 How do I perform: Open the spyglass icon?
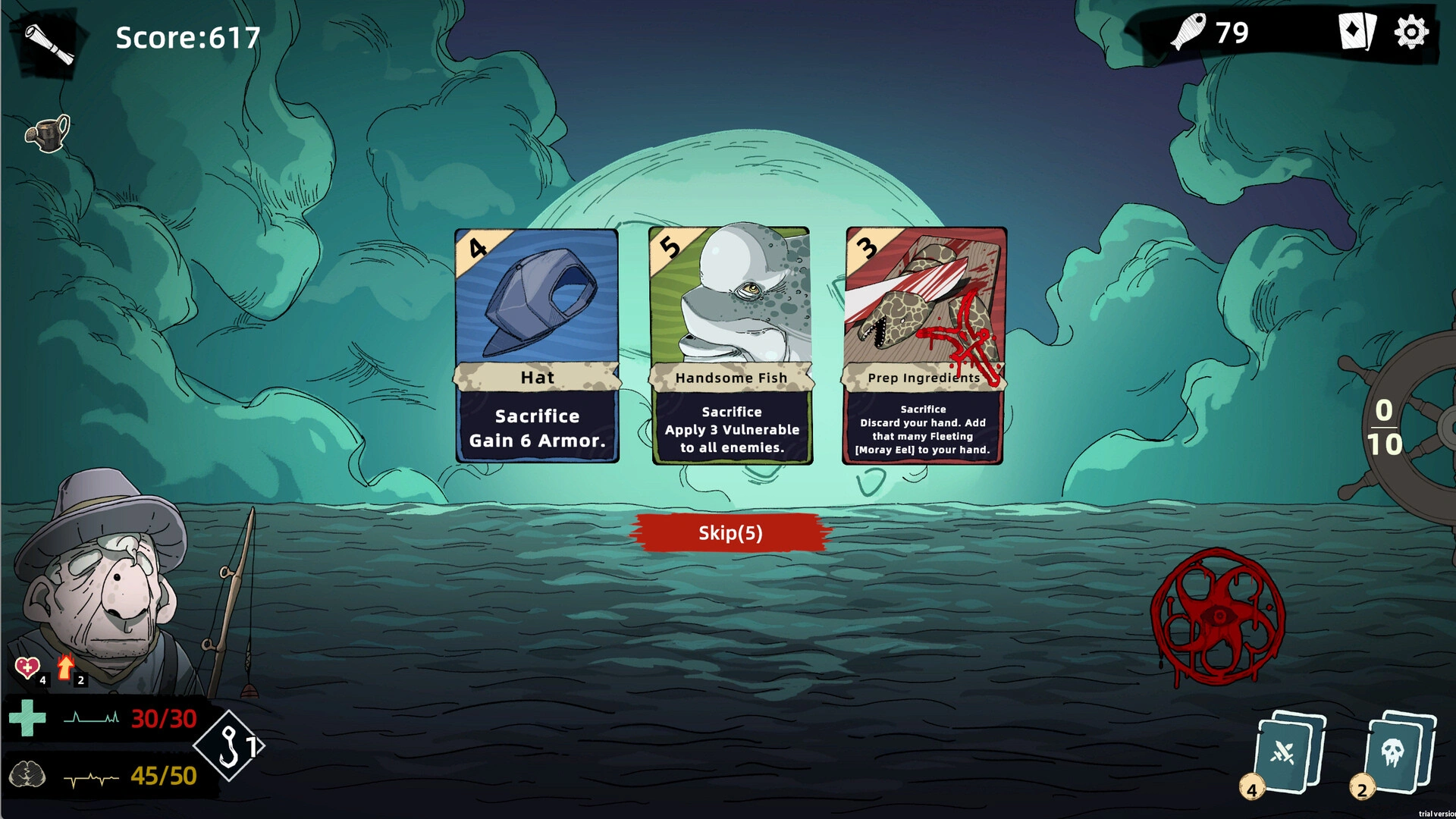[x=49, y=43]
